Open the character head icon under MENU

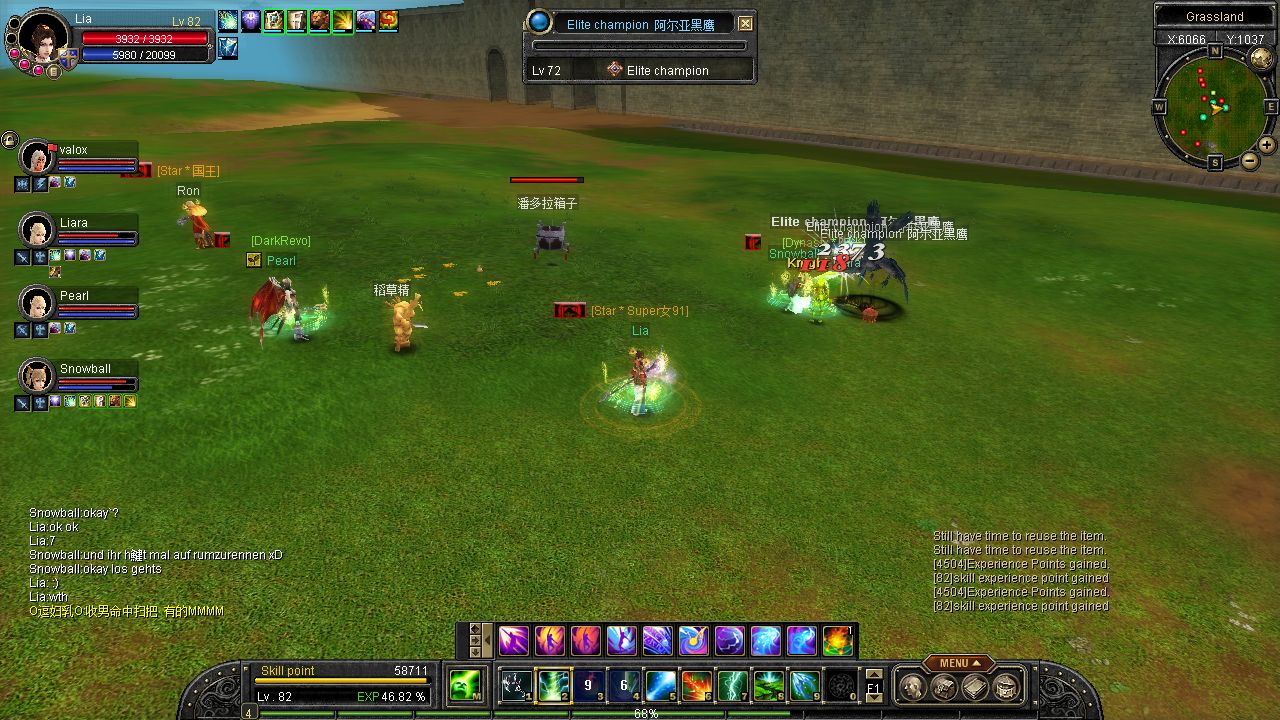(912, 686)
